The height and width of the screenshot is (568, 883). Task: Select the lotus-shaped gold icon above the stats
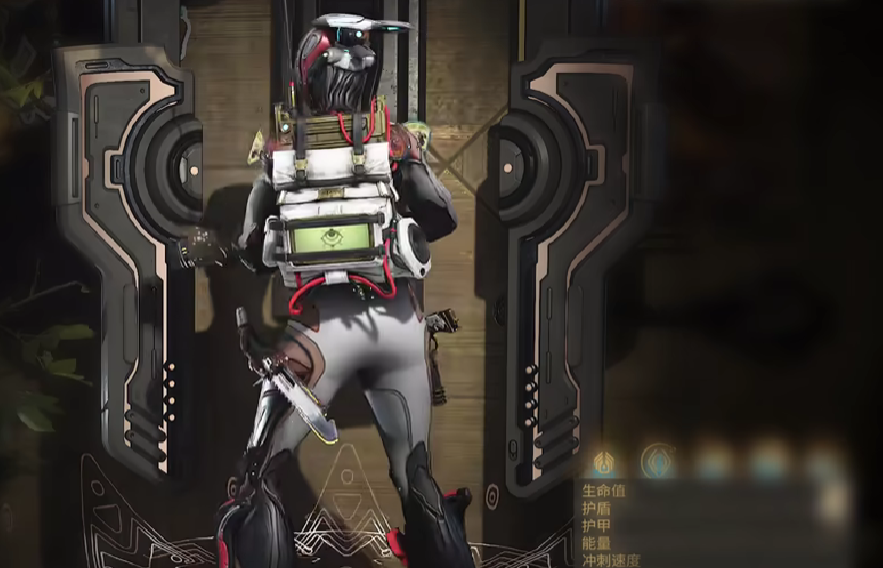[x=604, y=462]
